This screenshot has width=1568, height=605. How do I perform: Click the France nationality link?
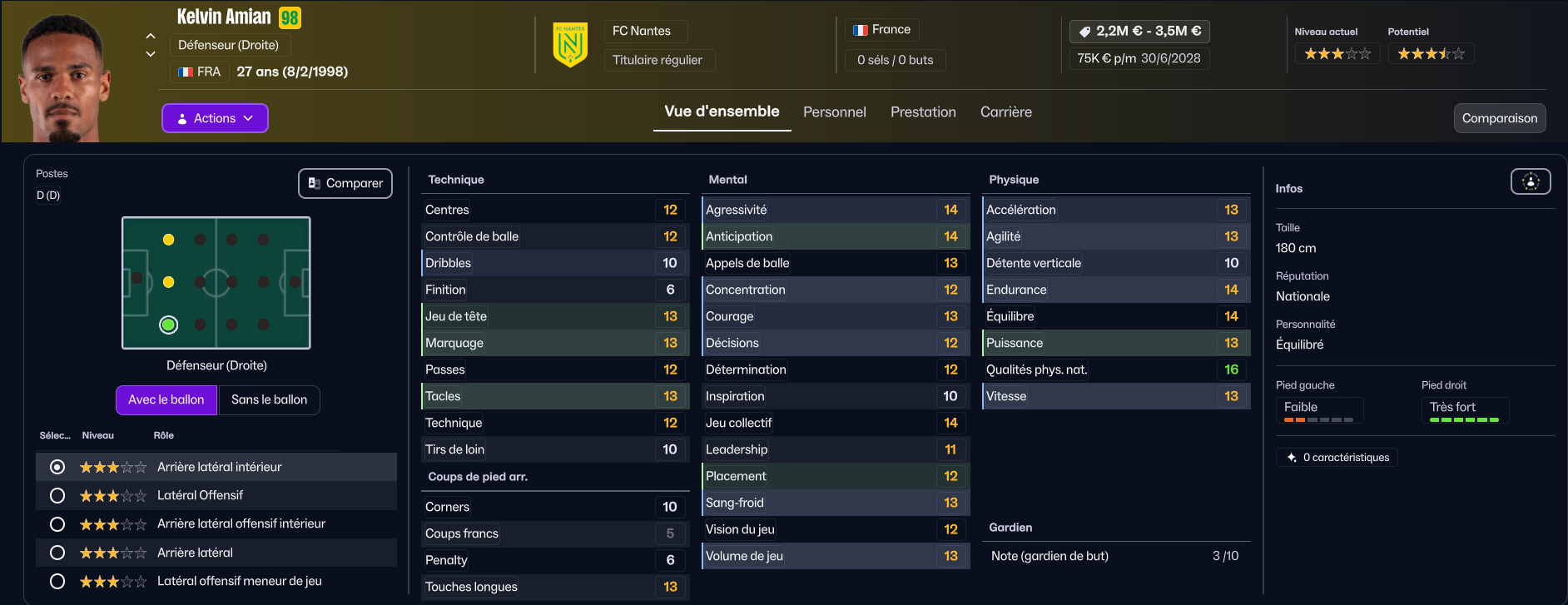[x=882, y=30]
